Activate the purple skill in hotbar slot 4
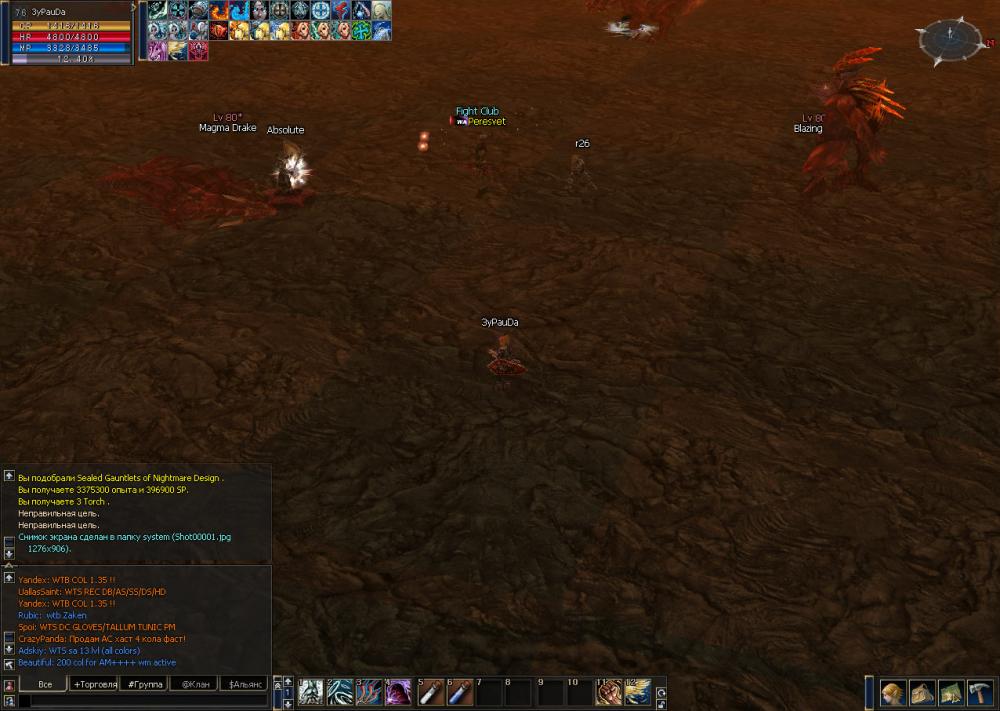 pos(399,692)
